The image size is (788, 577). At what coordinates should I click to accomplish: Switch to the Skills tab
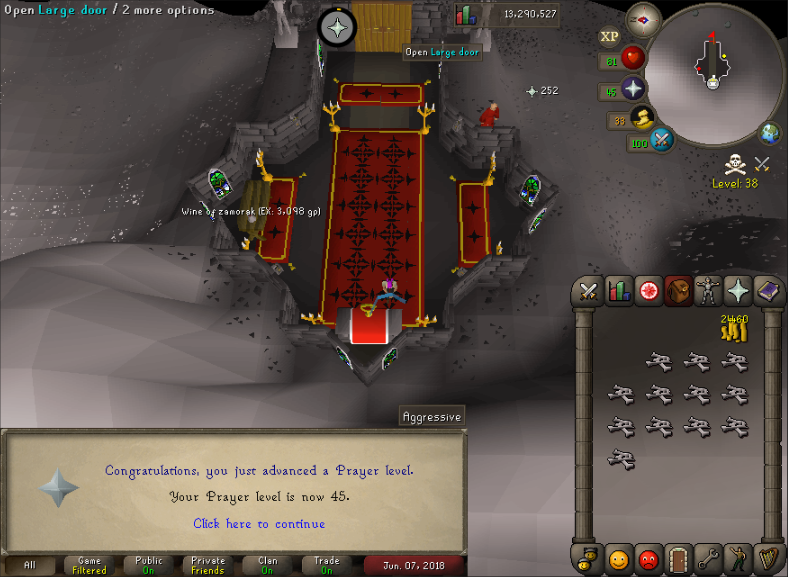coord(620,291)
